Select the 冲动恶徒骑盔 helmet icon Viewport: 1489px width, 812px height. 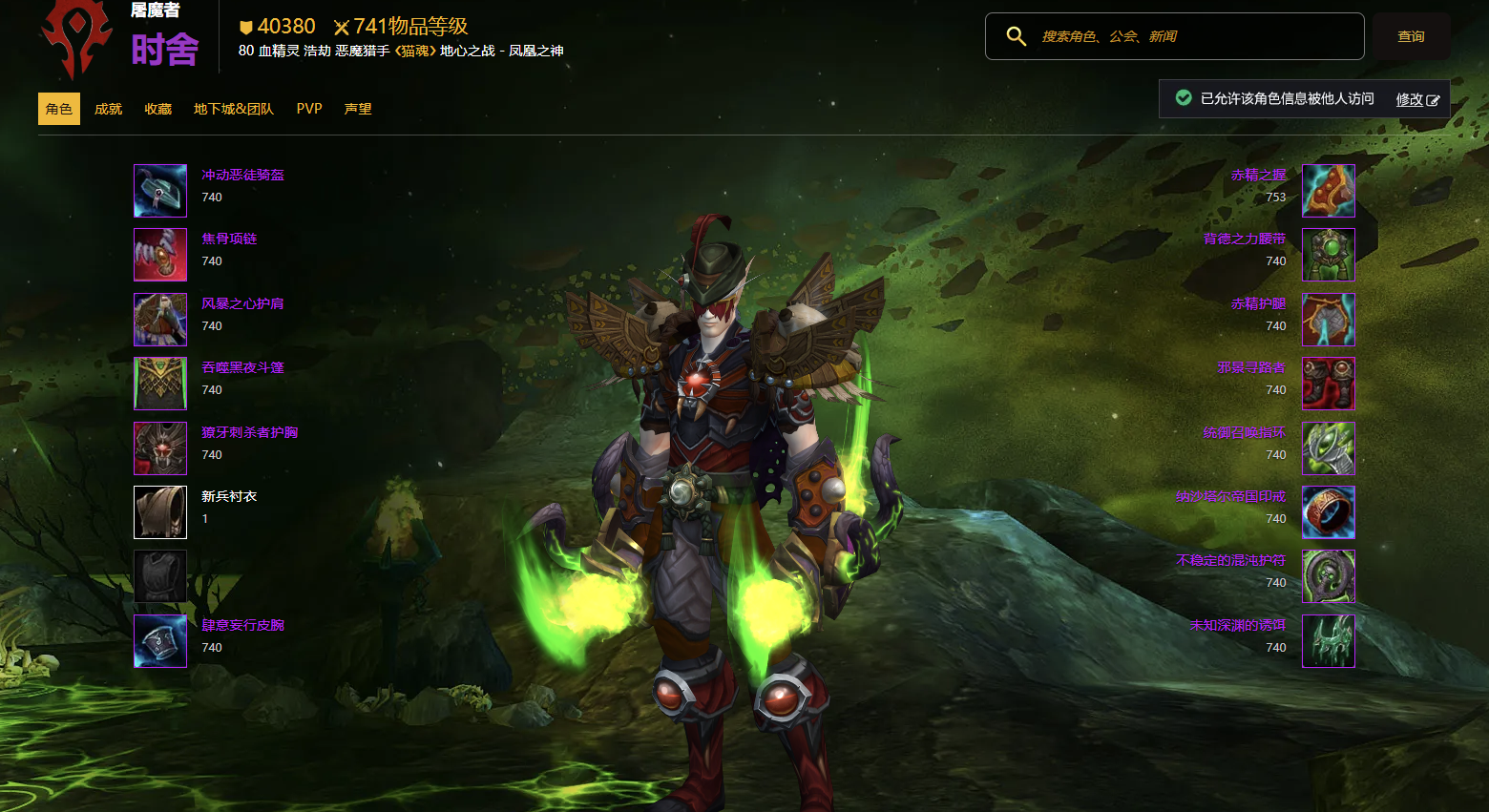(x=160, y=191)
